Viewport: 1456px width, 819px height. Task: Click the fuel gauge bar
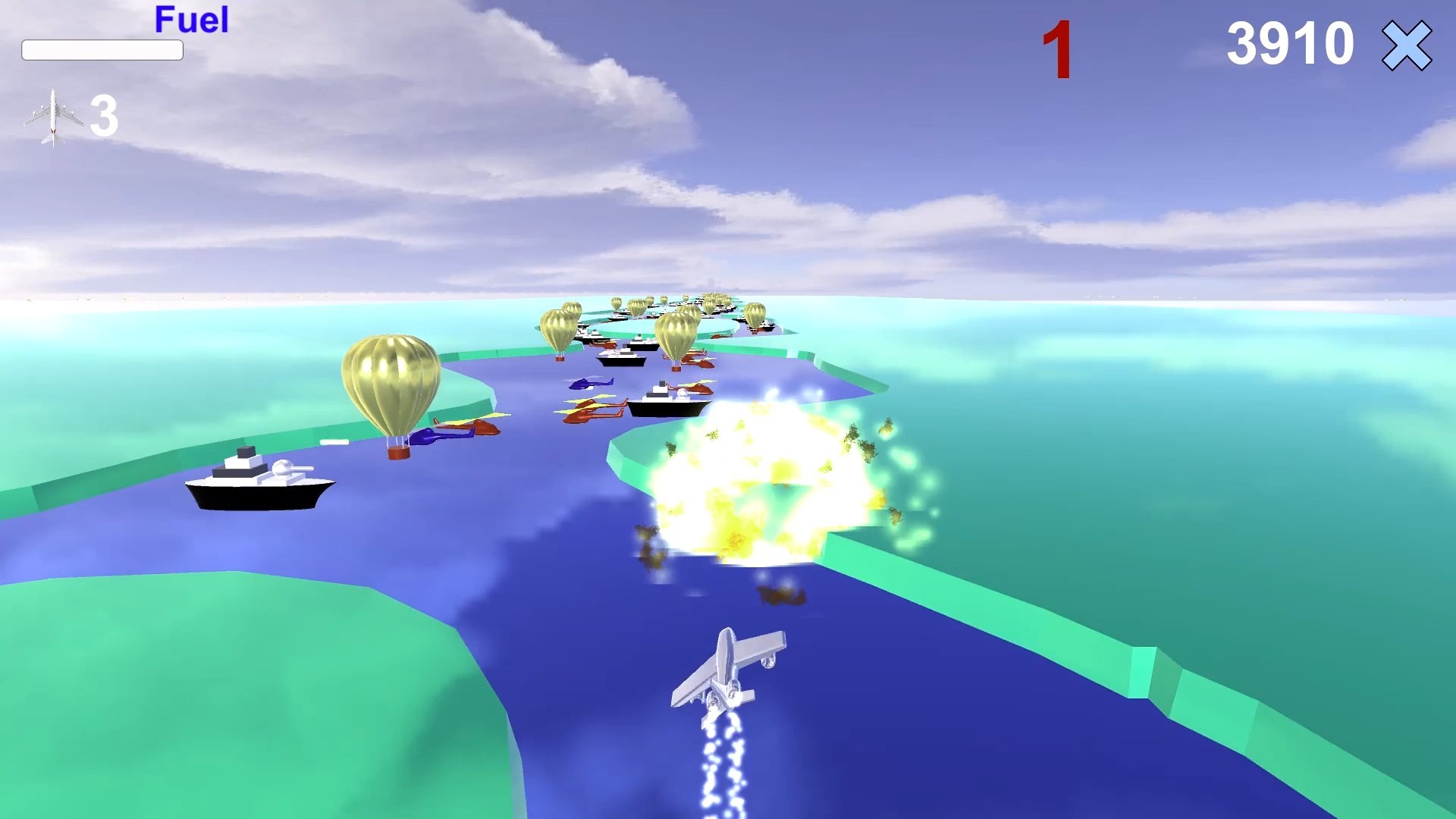102,50
